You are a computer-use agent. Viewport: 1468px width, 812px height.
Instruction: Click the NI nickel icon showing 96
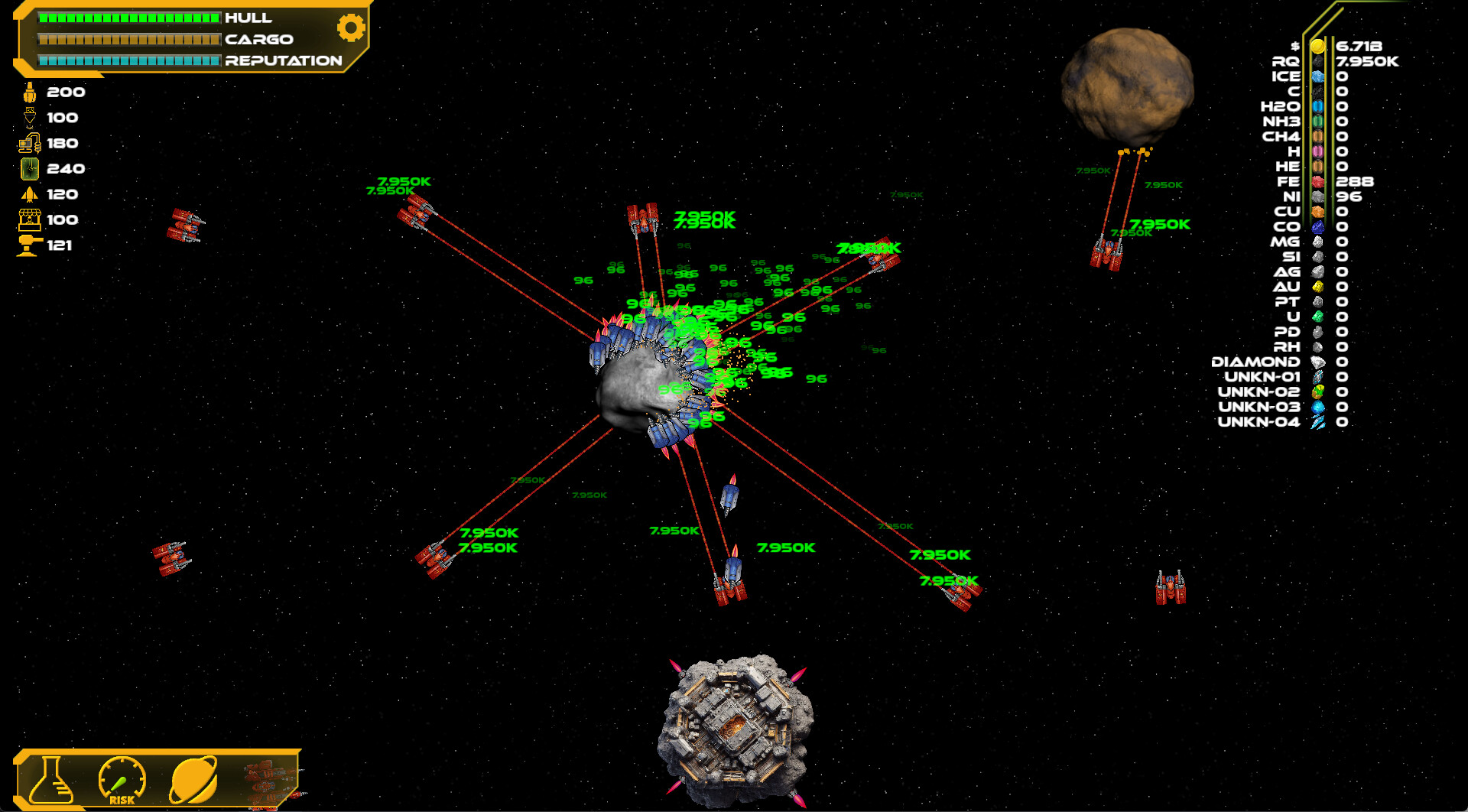[x=1319, y=197]
